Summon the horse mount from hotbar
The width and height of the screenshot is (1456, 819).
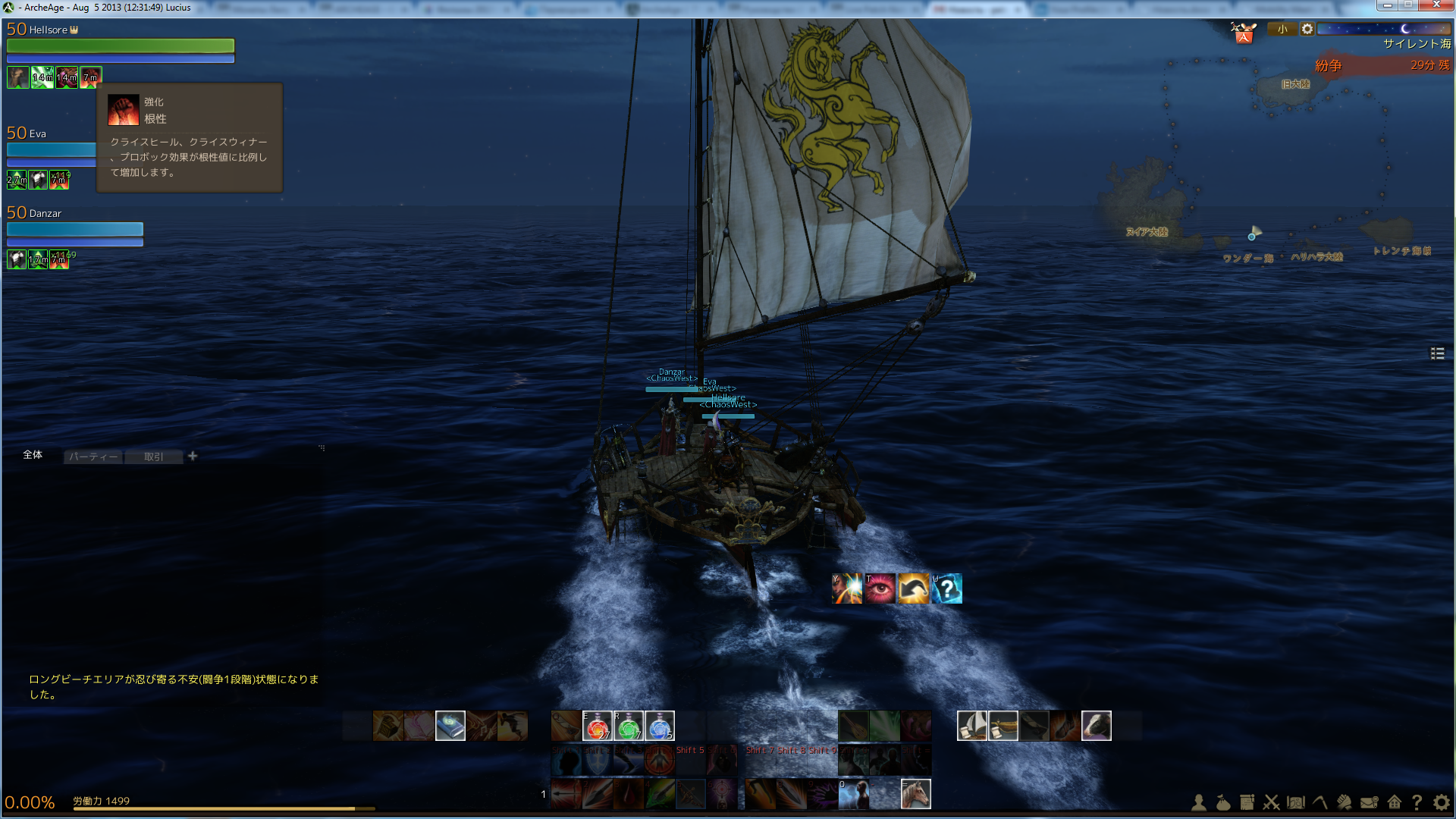tap(915, 794)
